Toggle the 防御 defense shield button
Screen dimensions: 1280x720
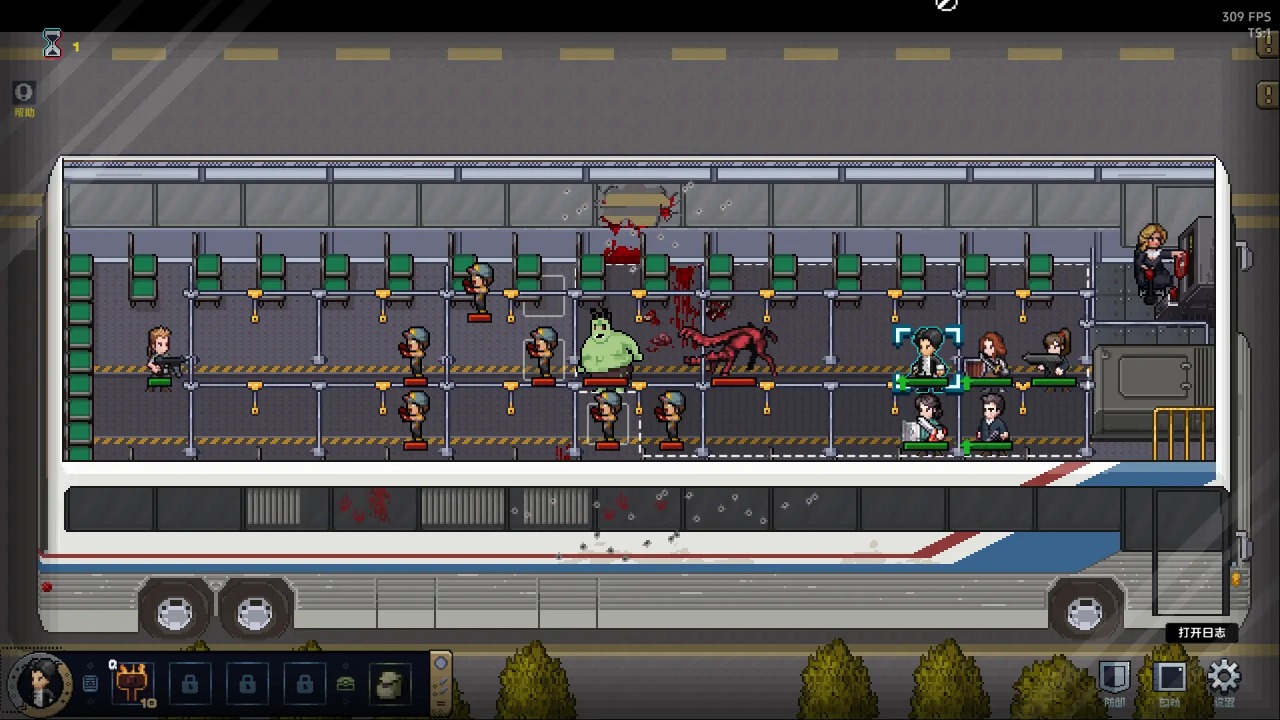click(x=1114, y=679)
